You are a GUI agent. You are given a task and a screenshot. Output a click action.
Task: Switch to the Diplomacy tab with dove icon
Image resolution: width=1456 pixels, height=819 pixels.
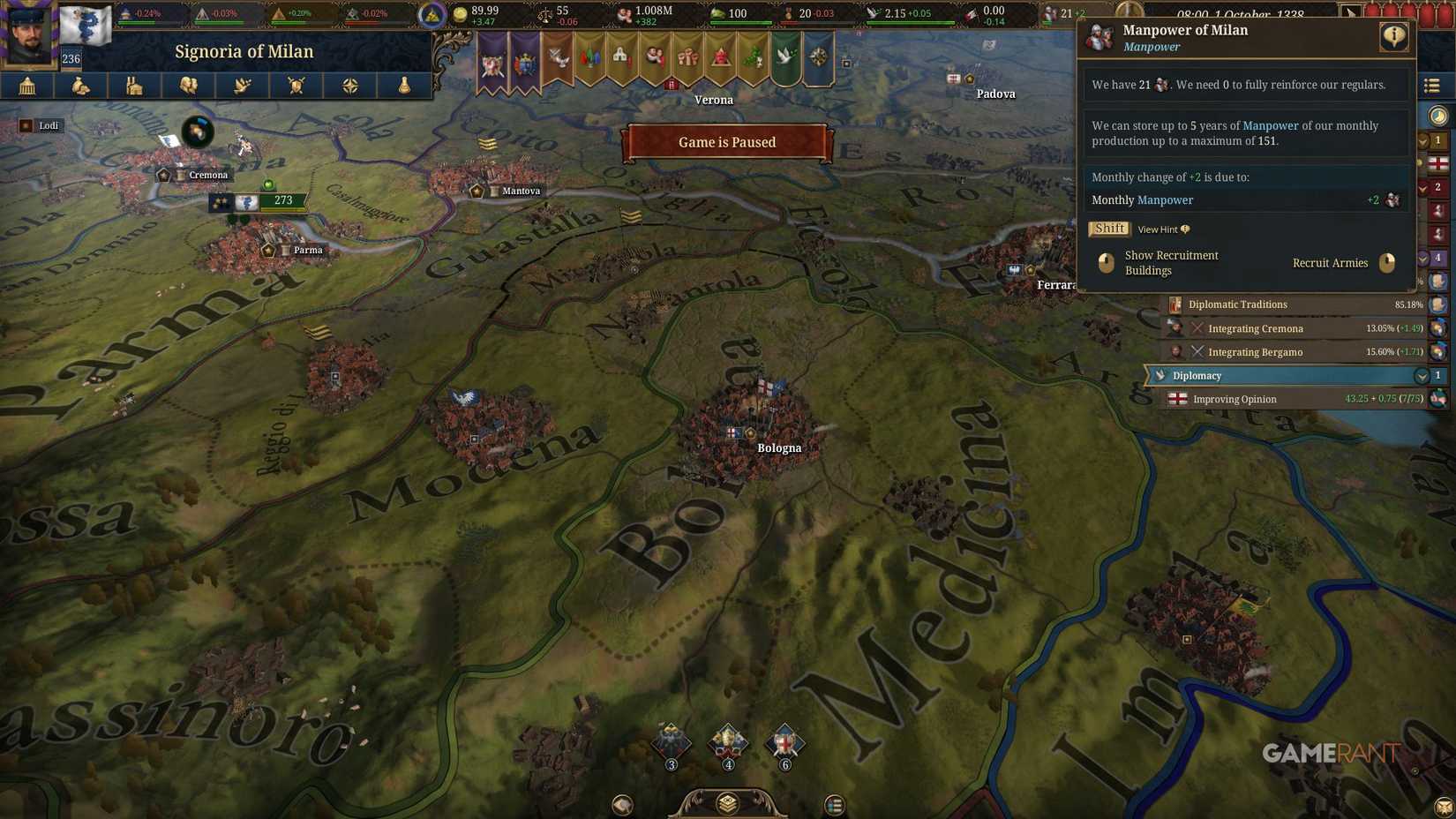tap(242, 86)
